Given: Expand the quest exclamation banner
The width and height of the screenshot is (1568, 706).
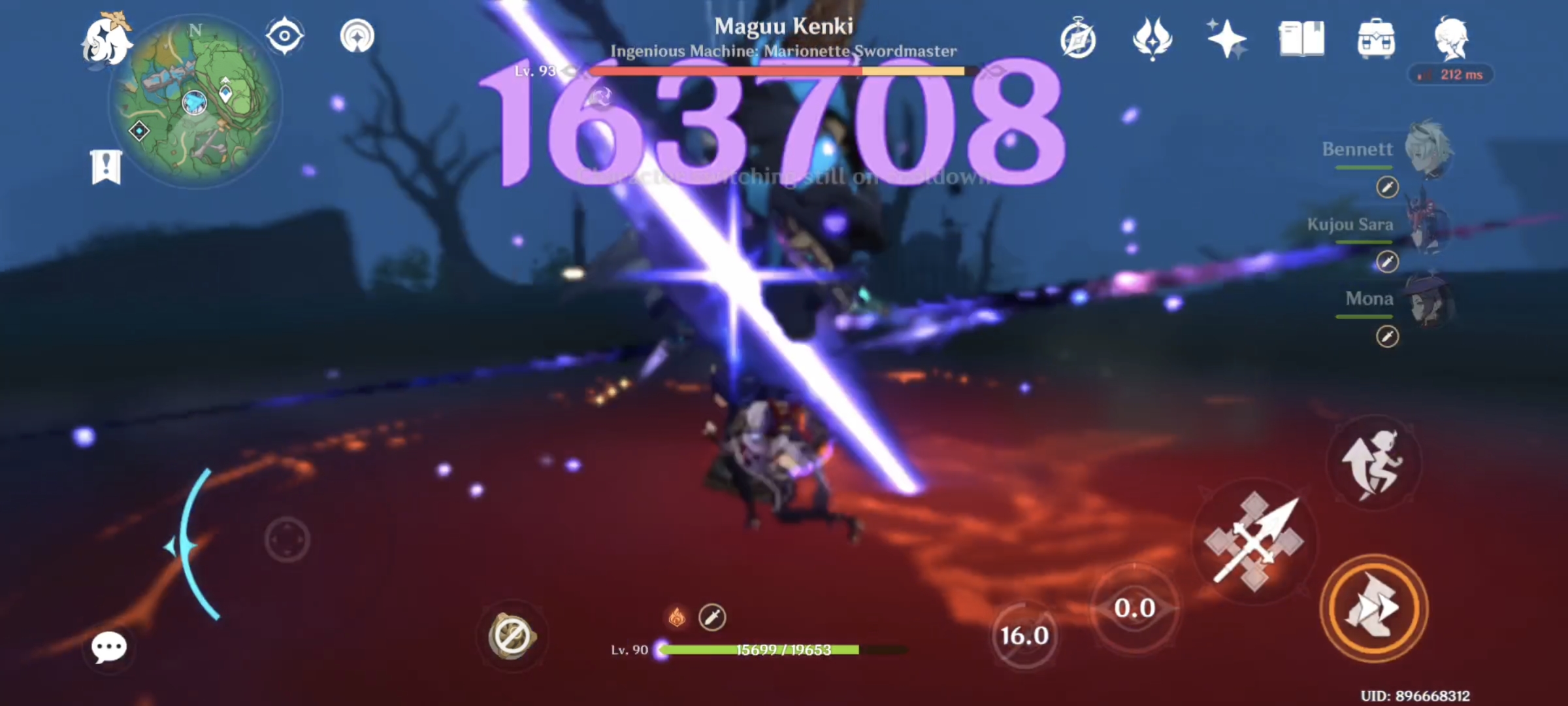Looking at the screenshot, I should point(105,165).
